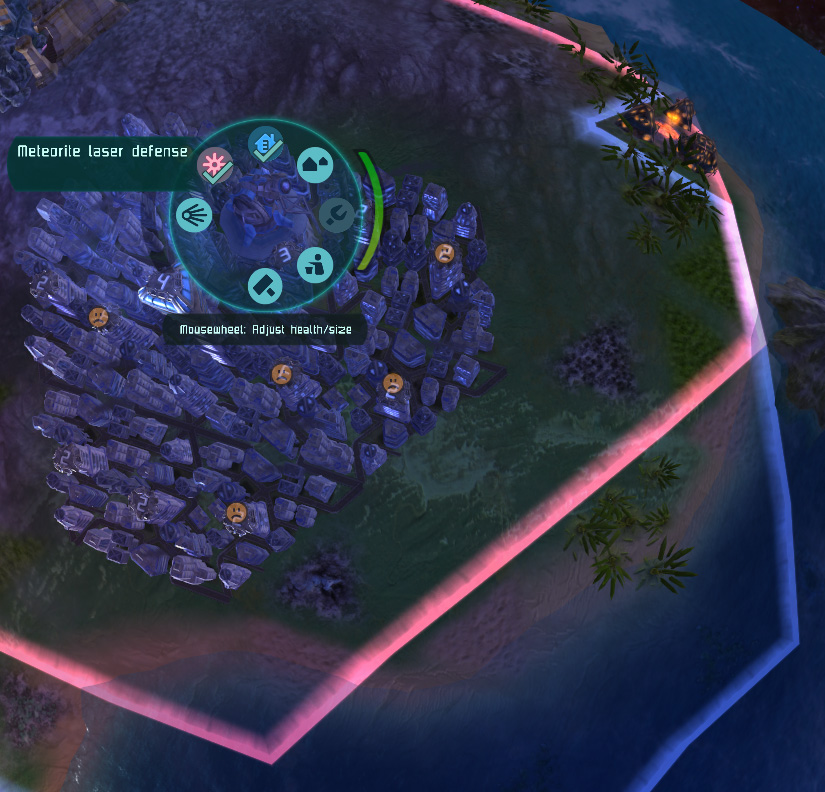Choose the two-houses icon in radial menu
The image size is (825, 792).
click(x=315, y=166)
